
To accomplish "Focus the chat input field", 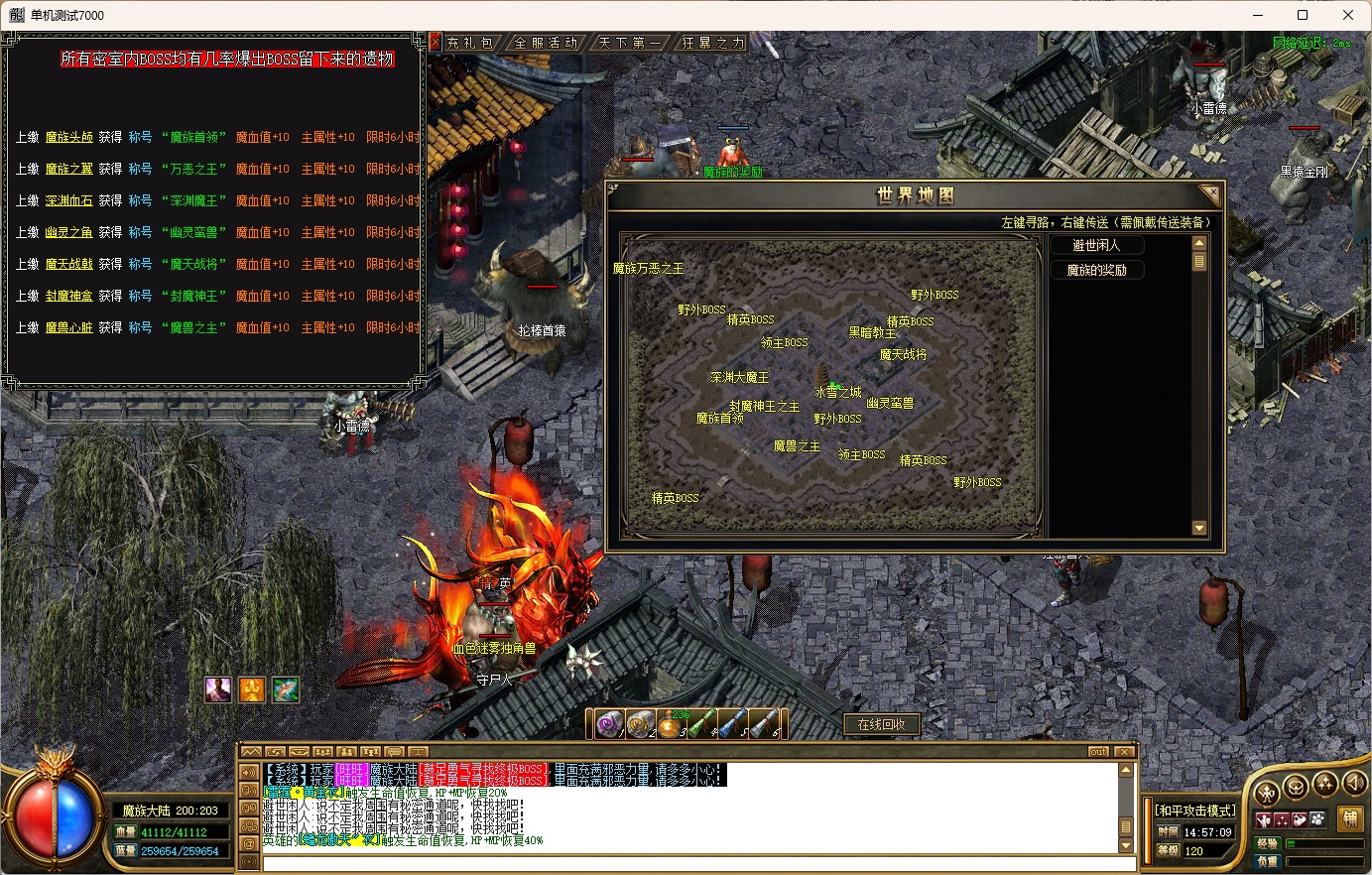I will pyautogui.click(x=694, y=863).
